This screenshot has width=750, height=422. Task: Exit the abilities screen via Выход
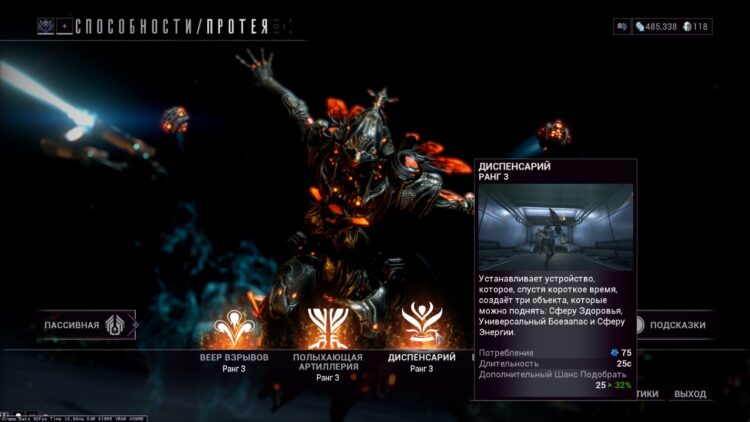click(x=690, y=394)
